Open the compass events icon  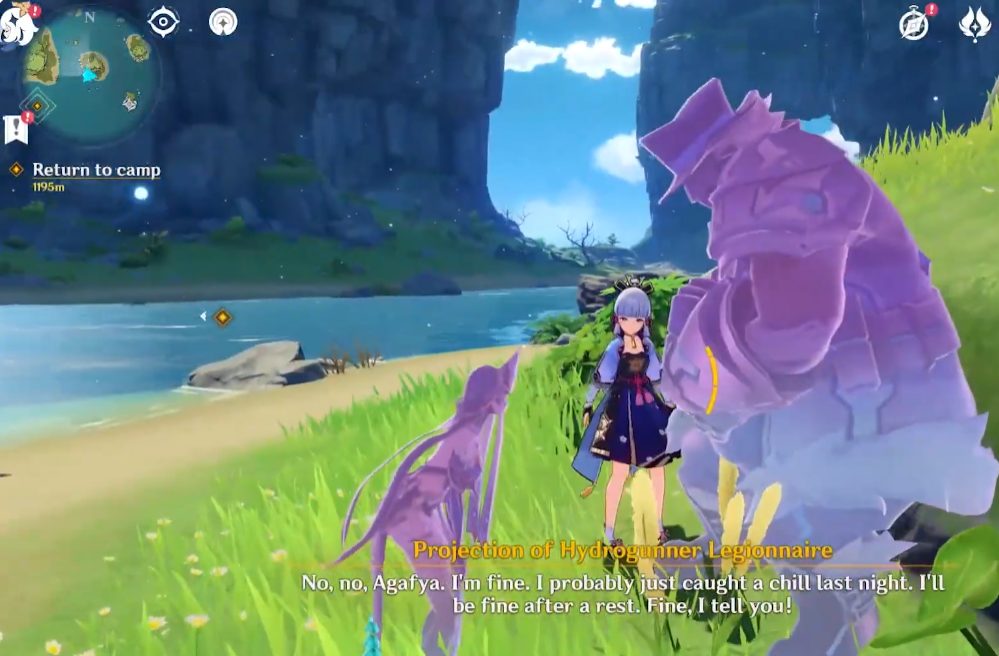914,25
